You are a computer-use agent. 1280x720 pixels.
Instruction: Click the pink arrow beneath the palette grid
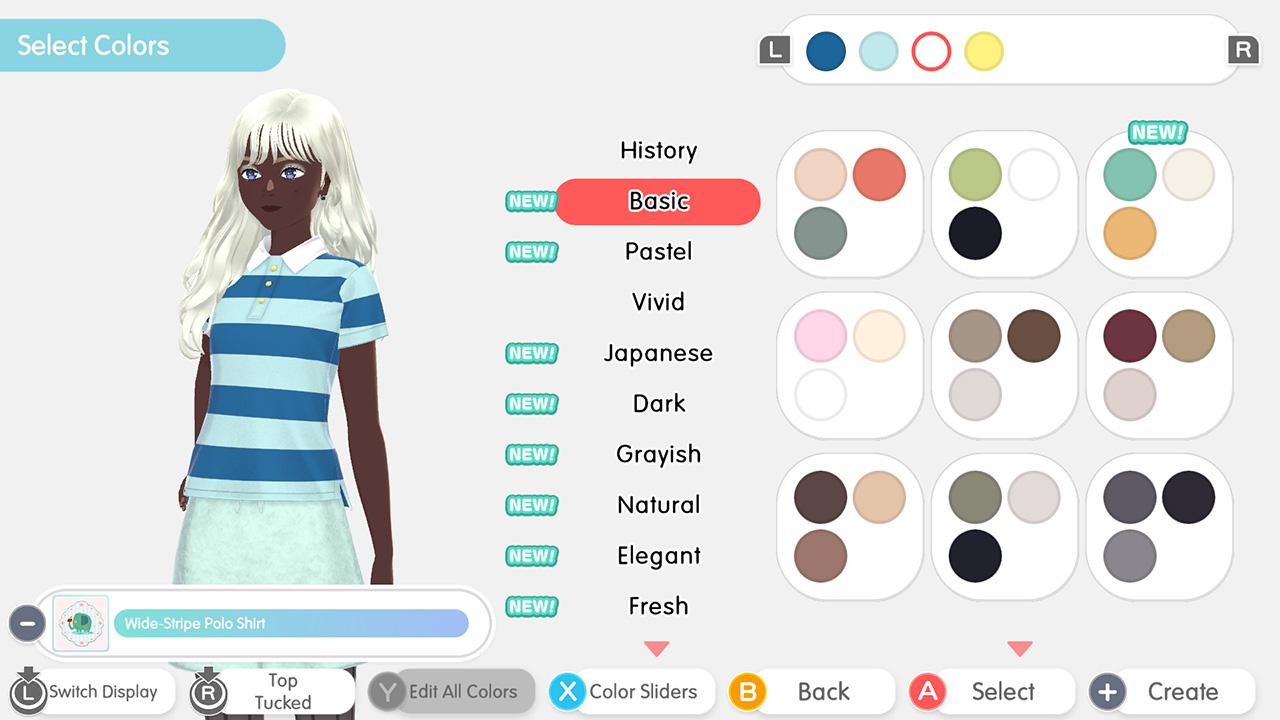click(x=1020, y=649)
